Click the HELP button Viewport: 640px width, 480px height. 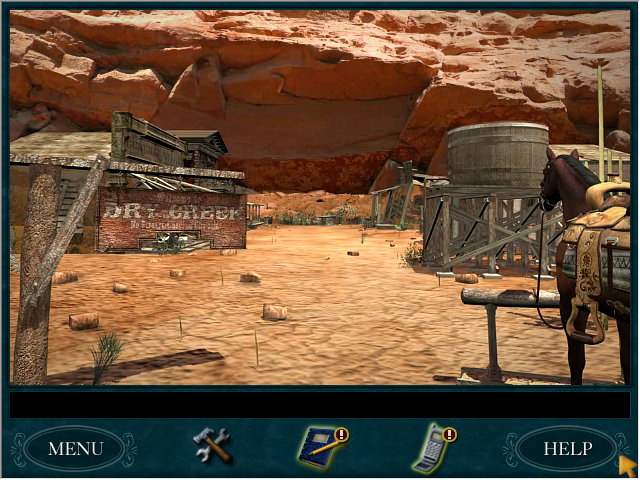[567, 448]
